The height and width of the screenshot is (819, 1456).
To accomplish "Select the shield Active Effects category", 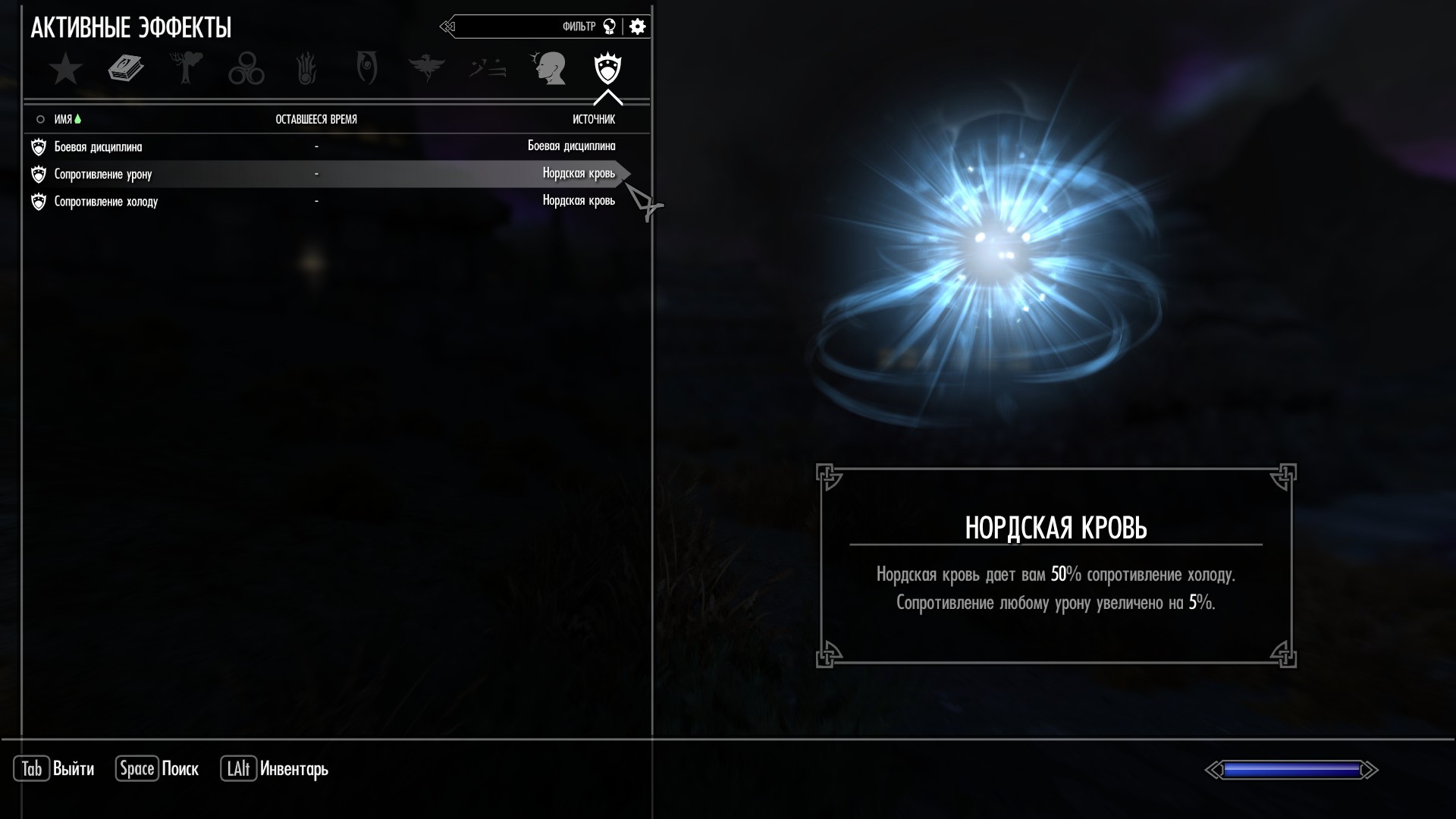I will [607, 69].
